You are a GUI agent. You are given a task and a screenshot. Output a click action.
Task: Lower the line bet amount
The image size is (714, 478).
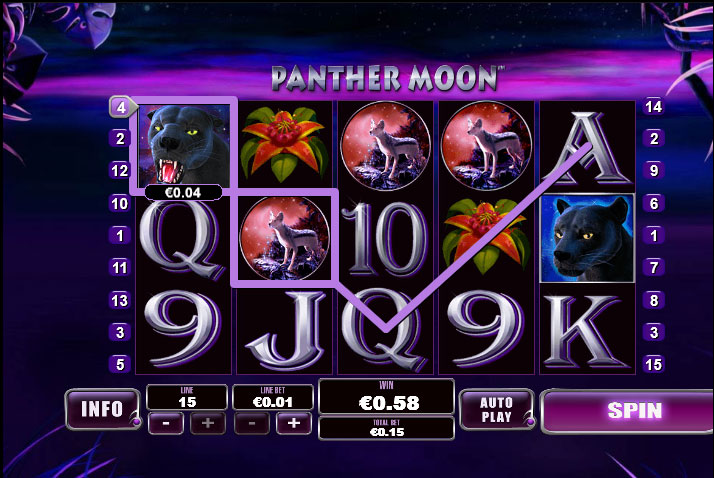[250, 423]
